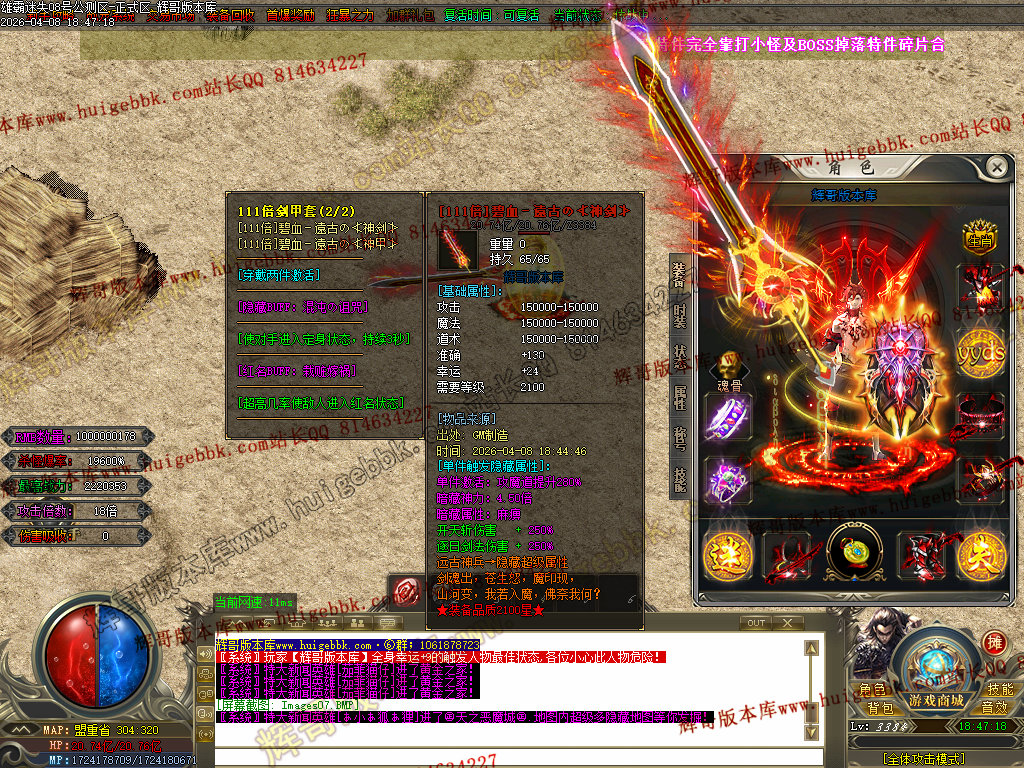Select the gold compass amulet slot

coord(853,554)
